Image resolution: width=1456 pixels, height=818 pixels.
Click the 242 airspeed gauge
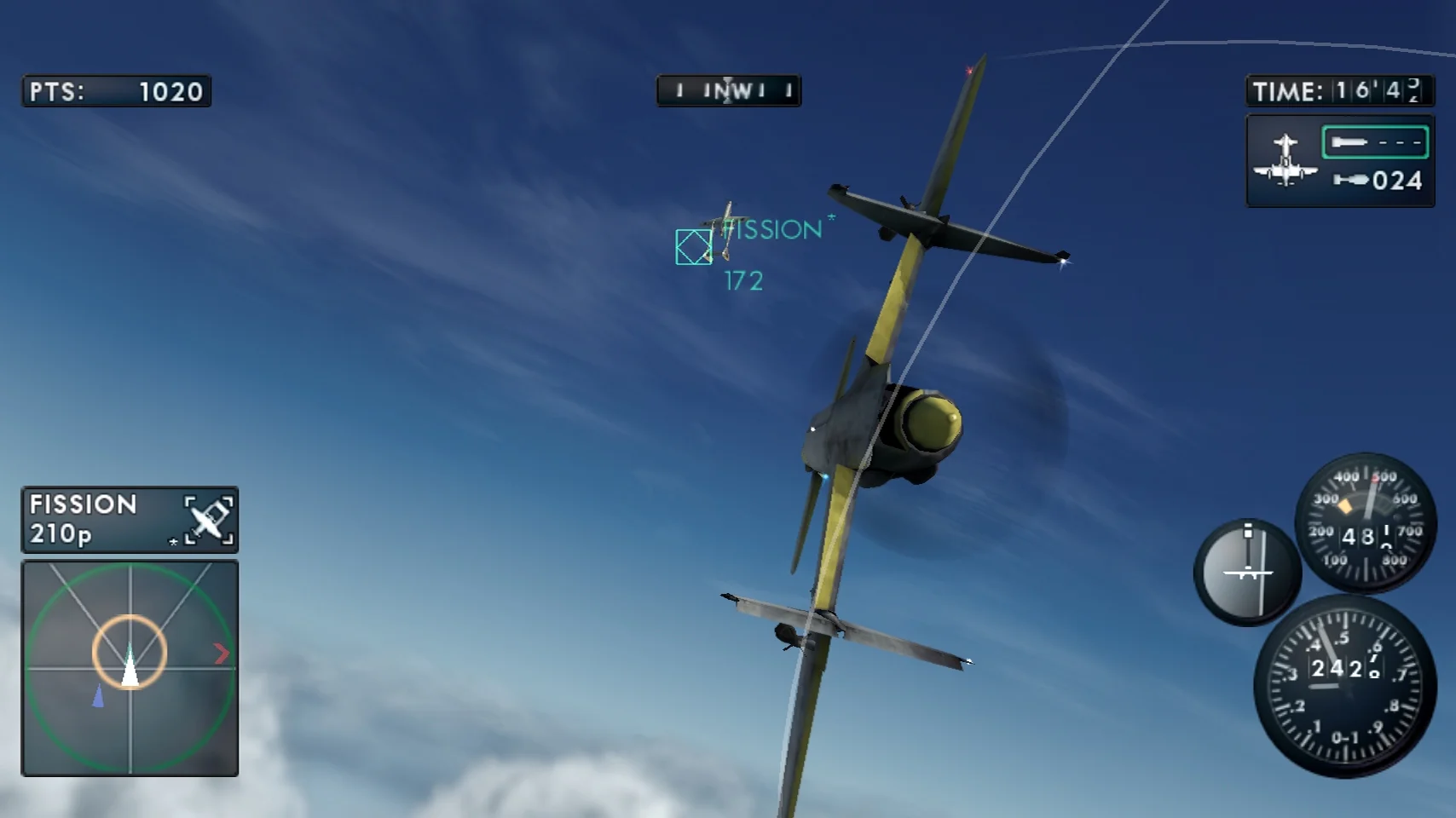(1341, 682)
